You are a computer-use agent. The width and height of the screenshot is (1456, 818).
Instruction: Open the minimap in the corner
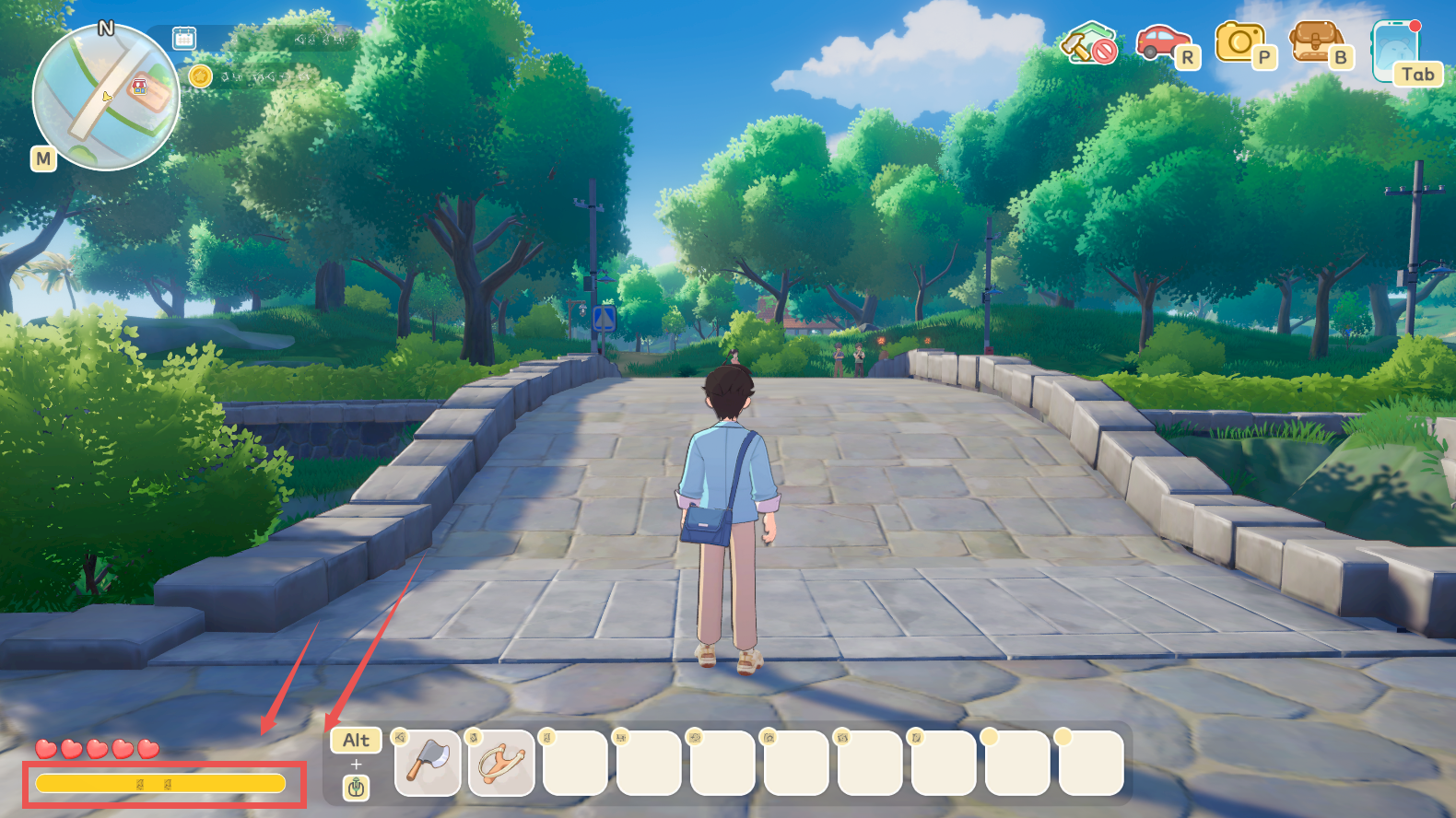point(106,97)
